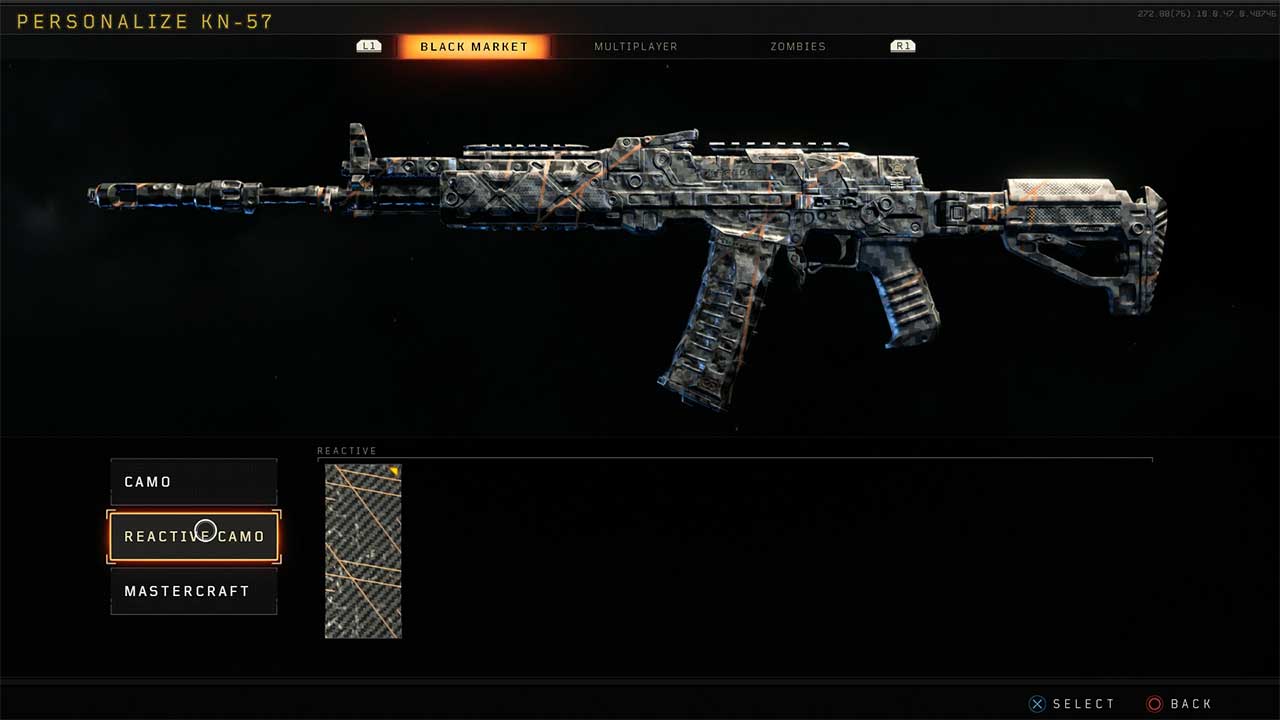Select the reactive camo pattern thumbnail
This screenshot has height=720, width=1280.
tap(363, 551)
